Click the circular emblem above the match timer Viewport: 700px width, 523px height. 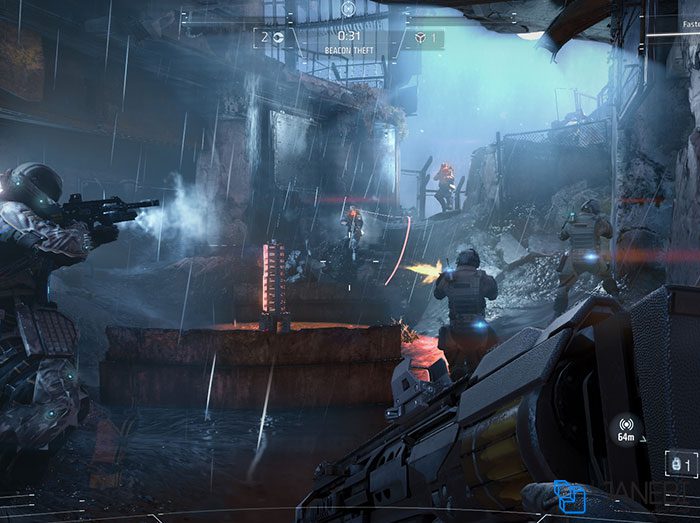click(x=348, y=8)
